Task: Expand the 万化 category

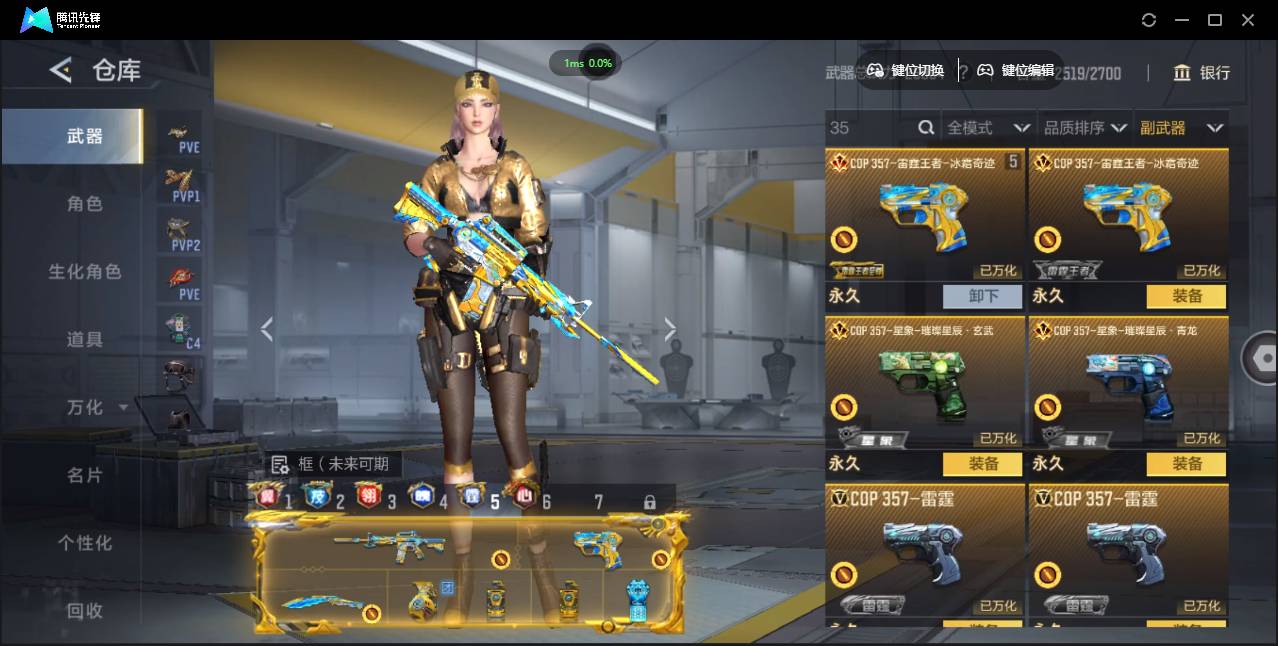Action: (95, 408)
